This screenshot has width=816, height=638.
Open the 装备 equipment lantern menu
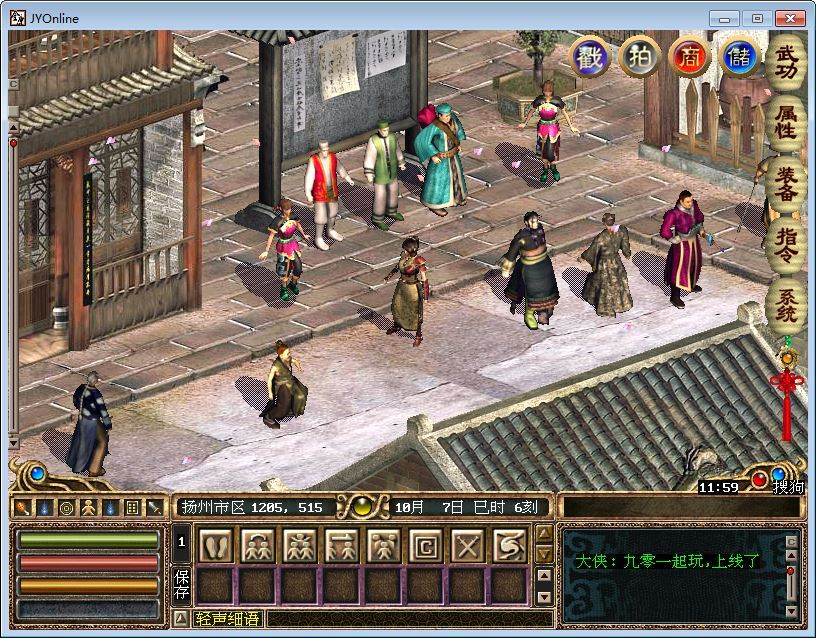pos(786,184)
